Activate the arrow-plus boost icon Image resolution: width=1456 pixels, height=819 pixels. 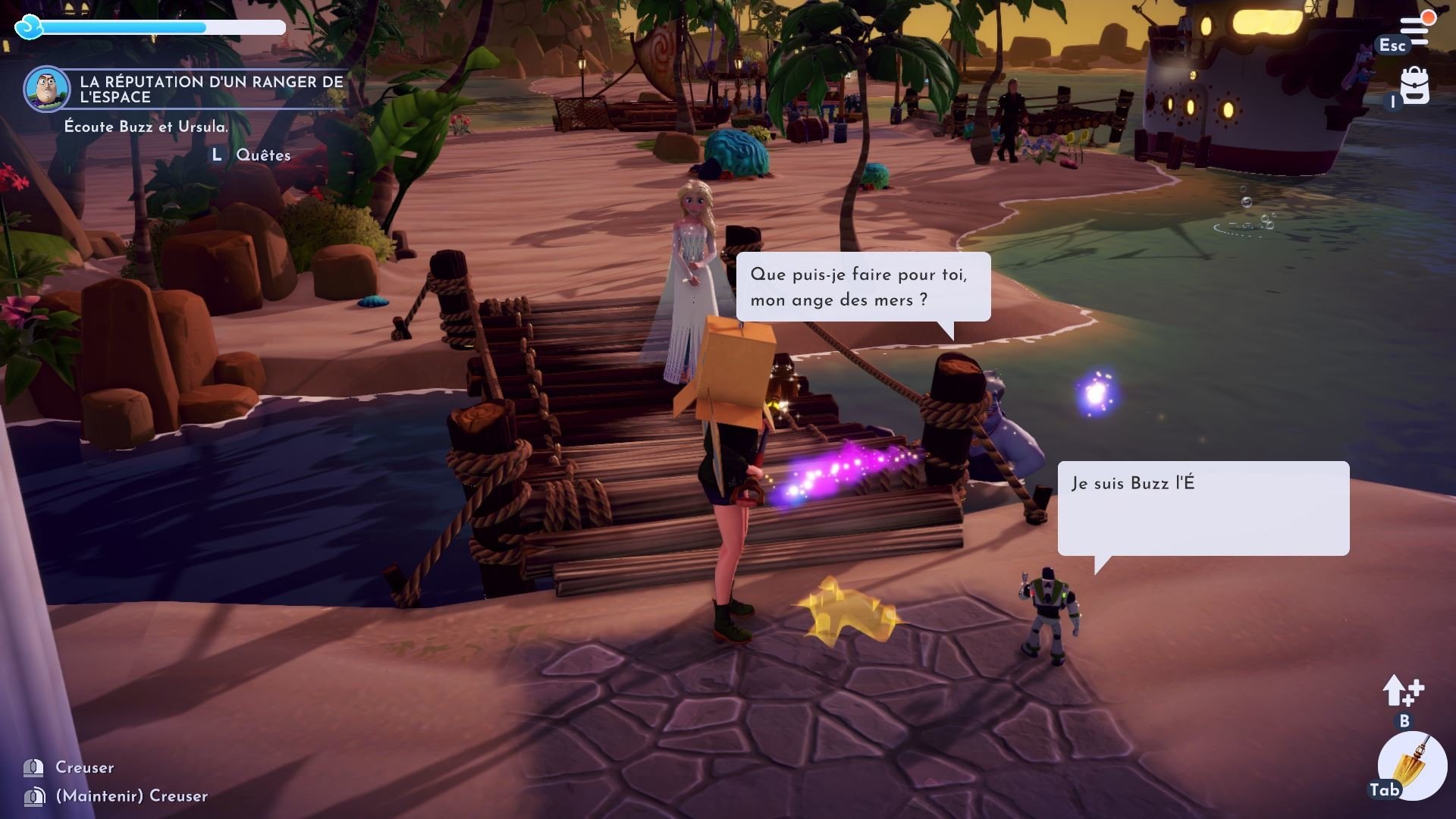click(x=1403, y=691)
